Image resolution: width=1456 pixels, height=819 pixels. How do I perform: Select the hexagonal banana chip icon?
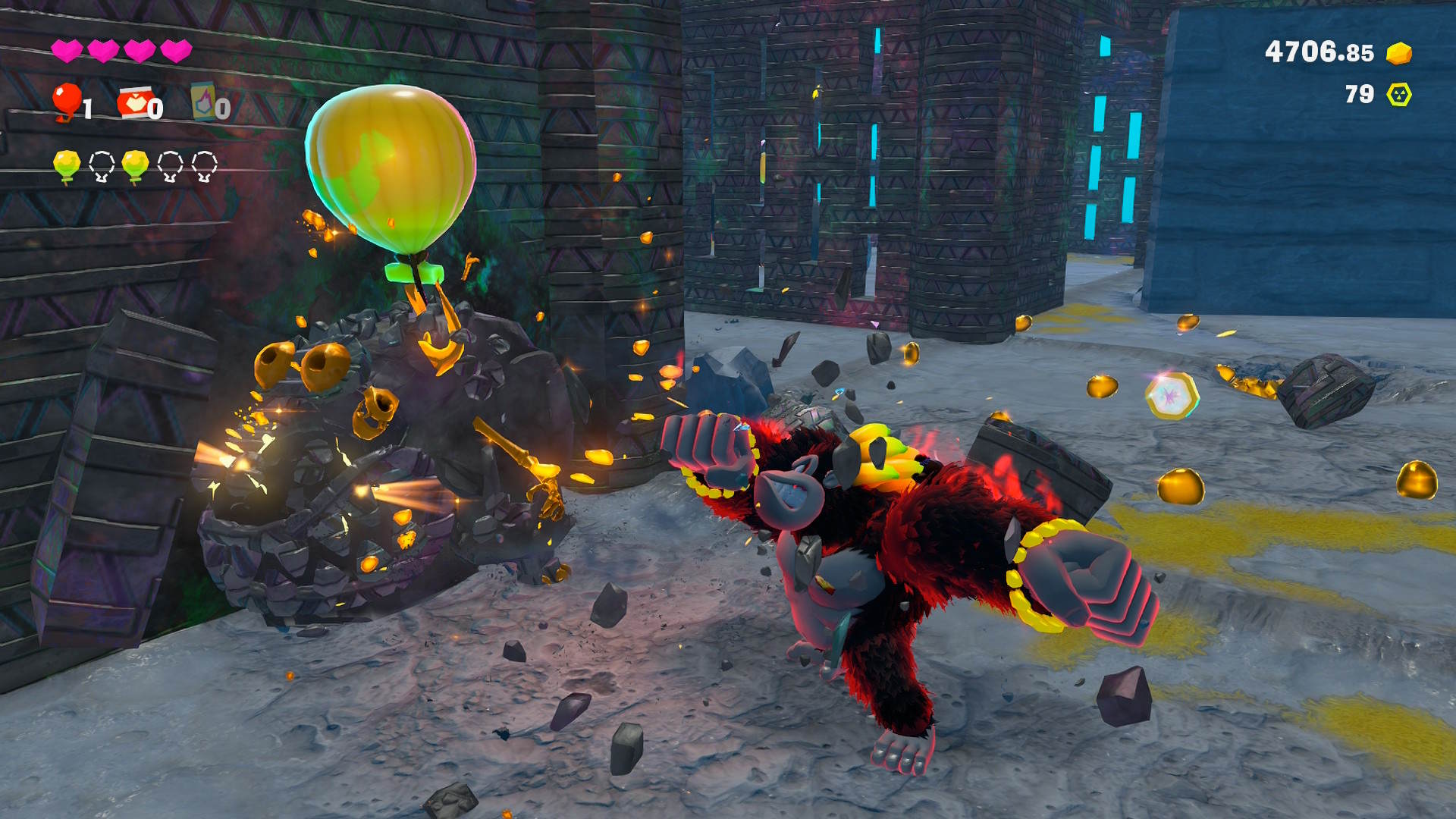click(x=1398, y=95)
